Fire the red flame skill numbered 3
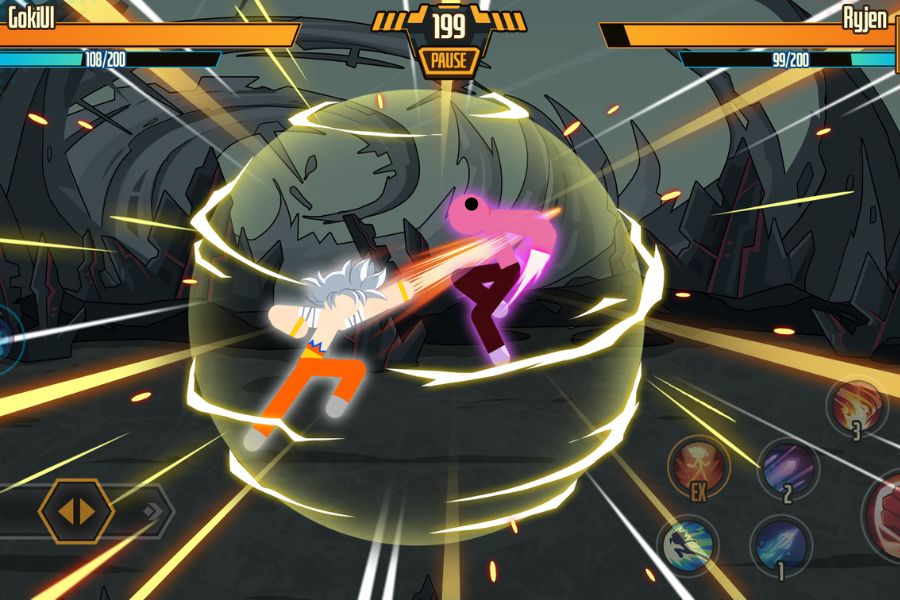Viewport: 900px width, 600px height. coord(858,405)
